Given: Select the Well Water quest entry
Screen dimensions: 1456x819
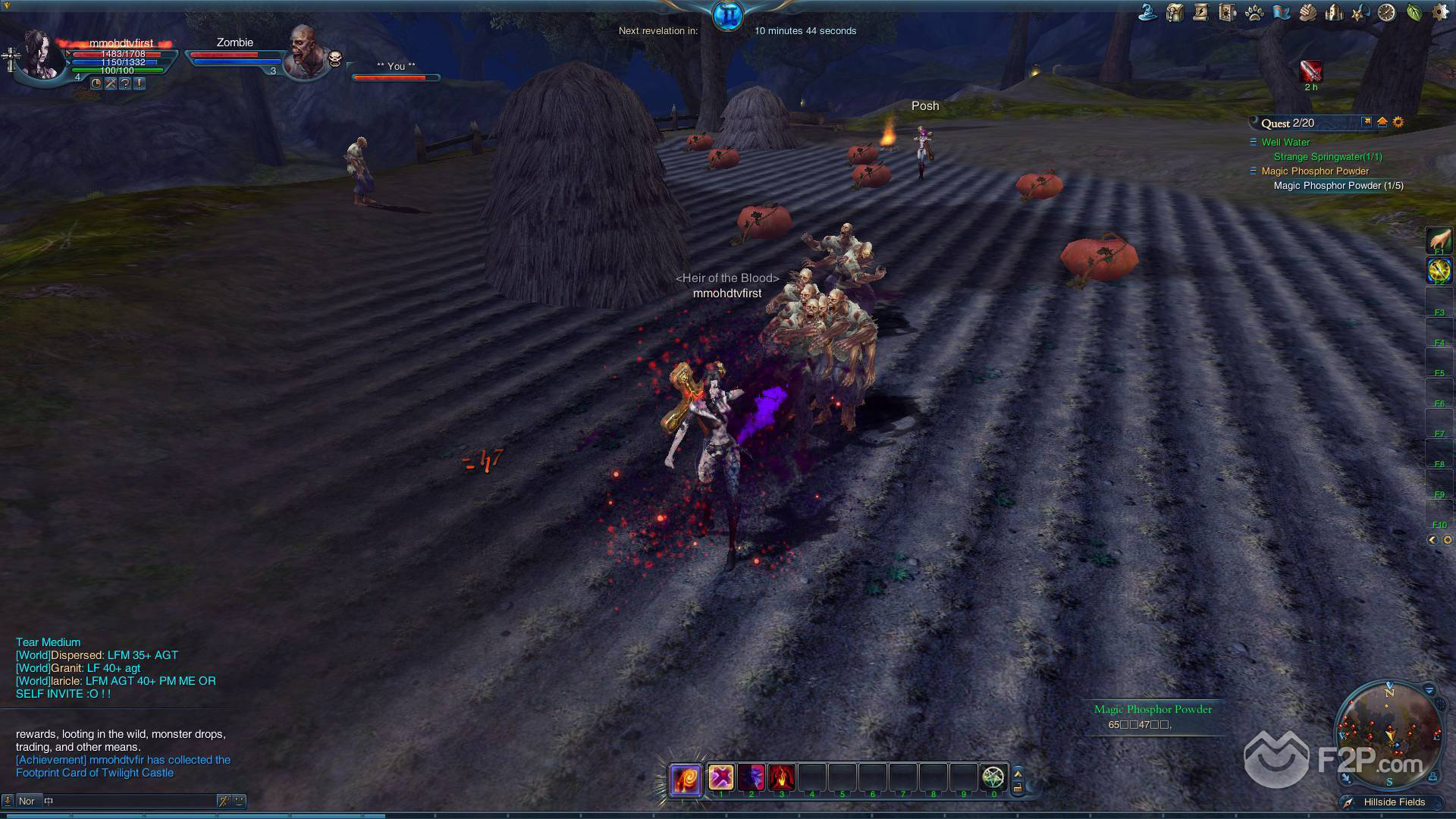Looking at the screenshot, I should [1285, 142].
